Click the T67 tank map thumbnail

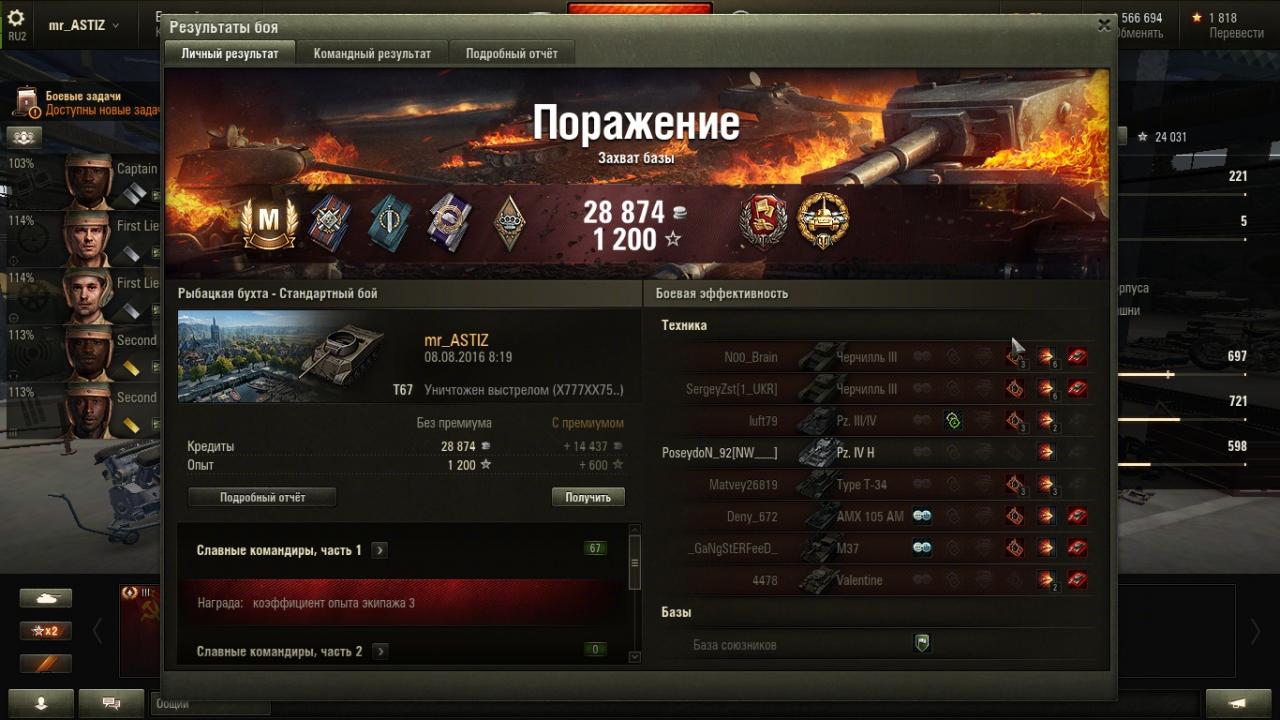coord(281,355)
